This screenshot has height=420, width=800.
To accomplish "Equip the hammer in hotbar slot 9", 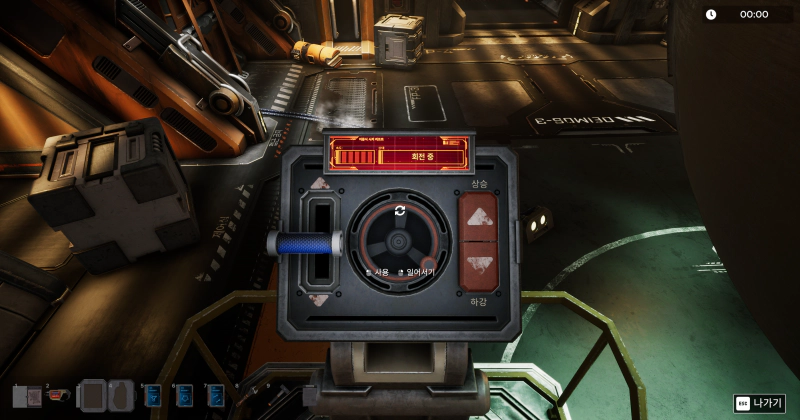I will [x=280, y=396].
